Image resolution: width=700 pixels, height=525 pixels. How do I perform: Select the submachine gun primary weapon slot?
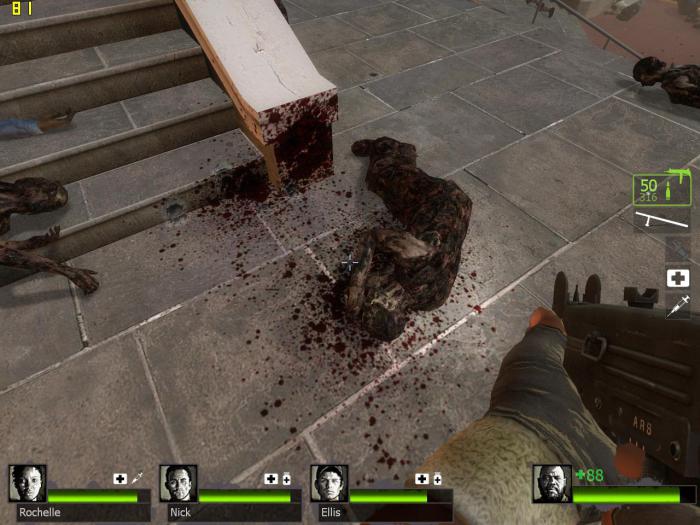tap(661, 187)
